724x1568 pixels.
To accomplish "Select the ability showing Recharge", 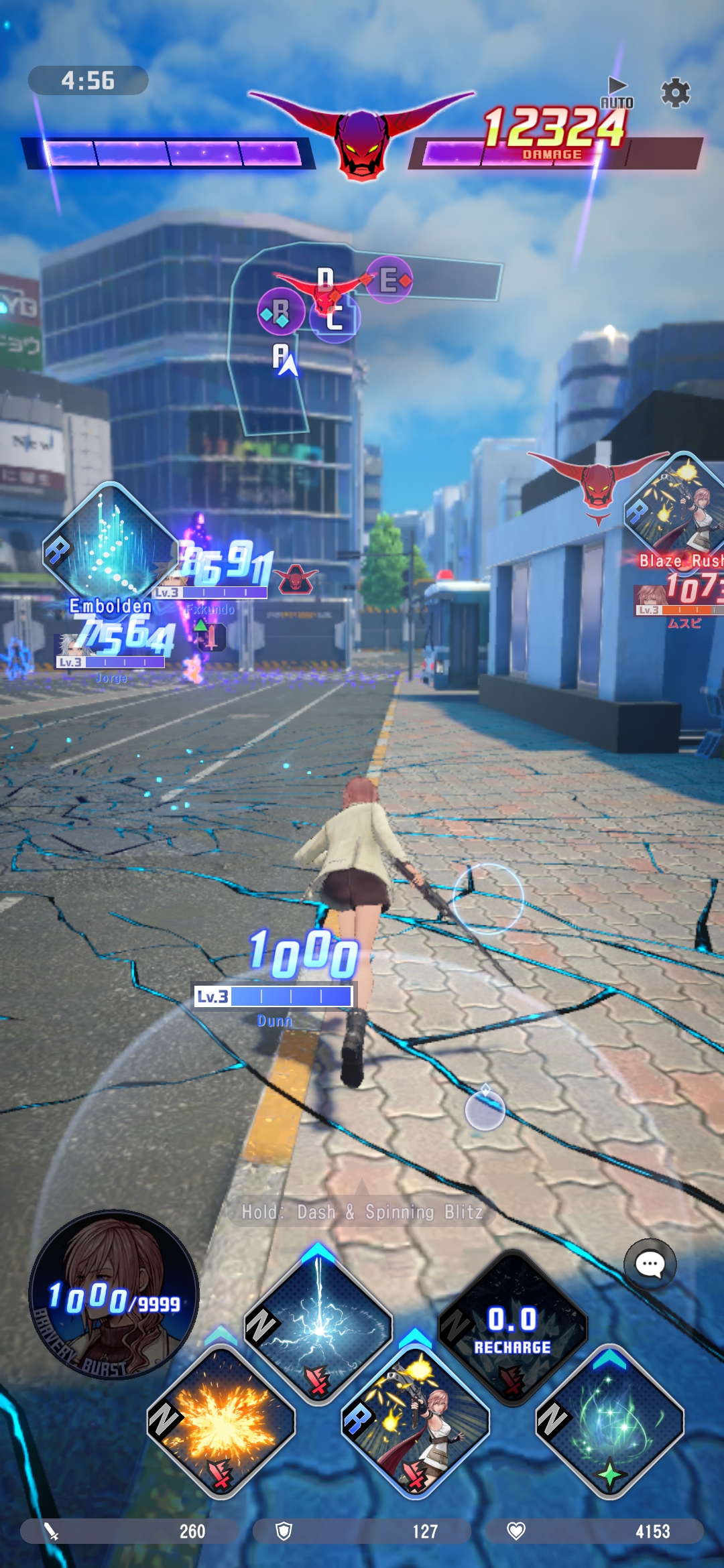I will coord(513,1325).
